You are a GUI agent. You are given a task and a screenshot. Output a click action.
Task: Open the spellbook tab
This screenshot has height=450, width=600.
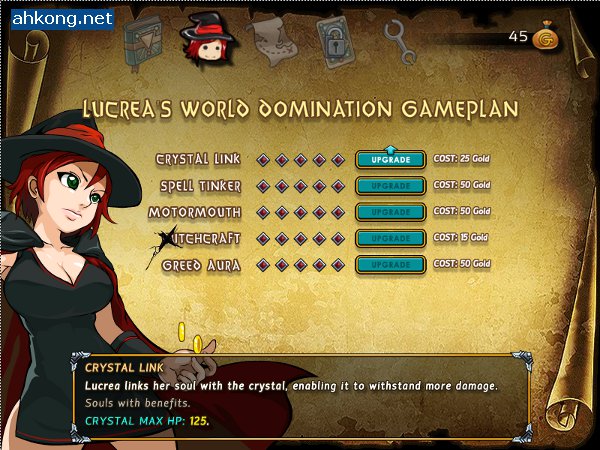143,39
